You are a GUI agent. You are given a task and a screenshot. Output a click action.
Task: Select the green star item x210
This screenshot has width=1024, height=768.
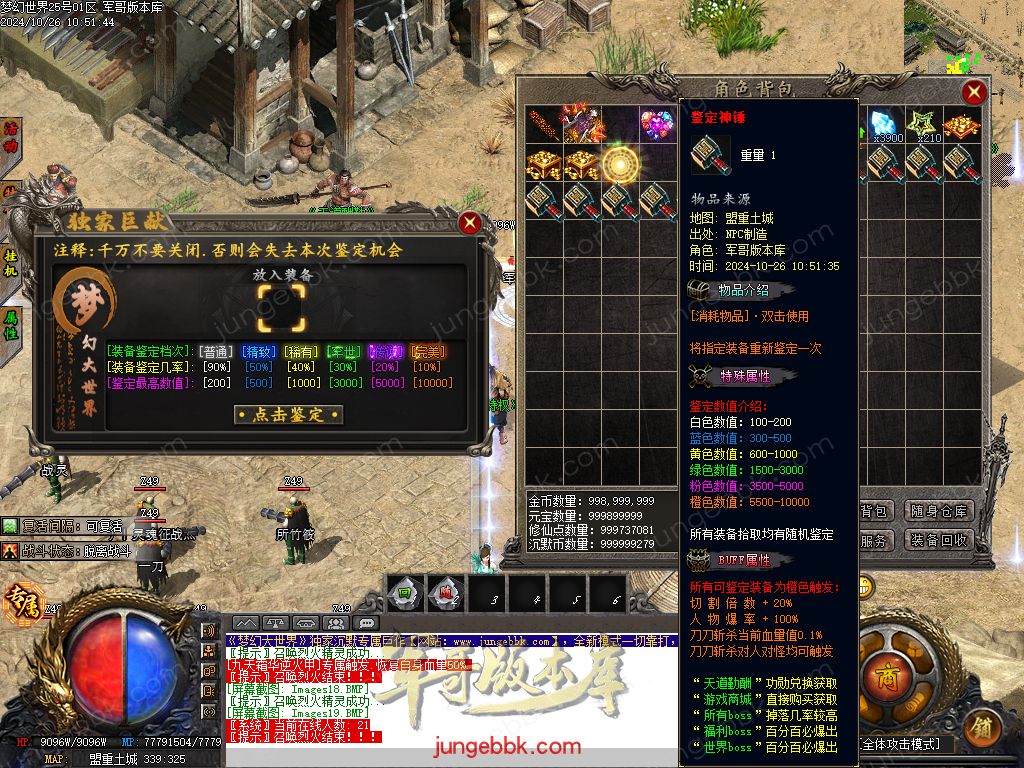925,126
